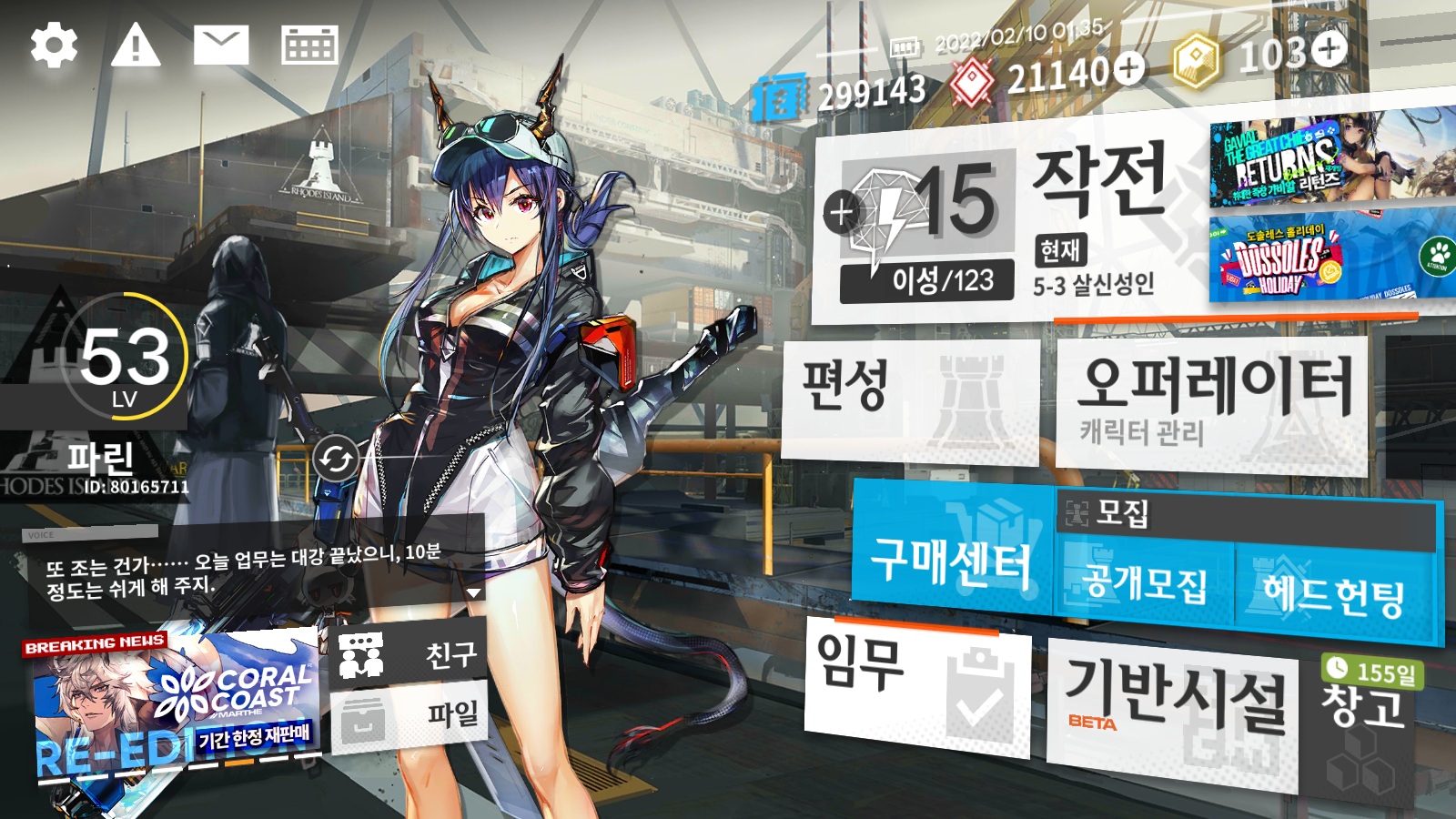1456x819 pixels.
Task: Open the settings gear icon
Action: pos(54,45)
